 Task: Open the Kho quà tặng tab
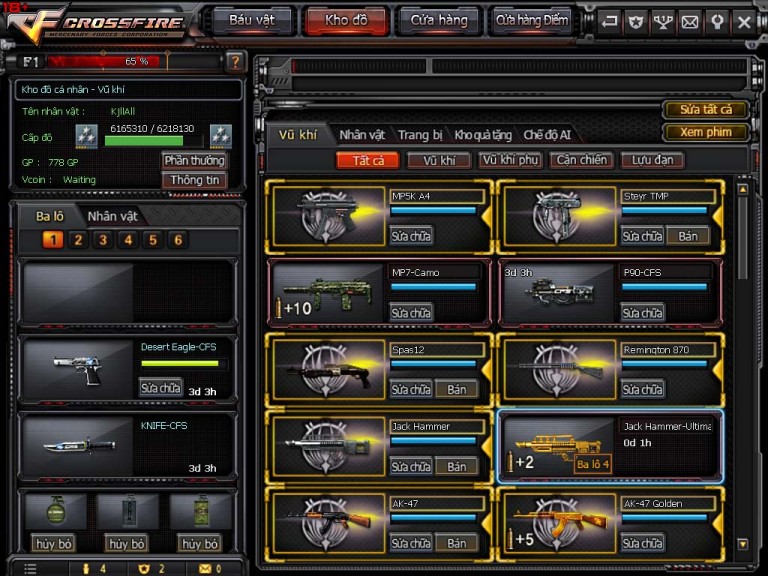[483, 135]
